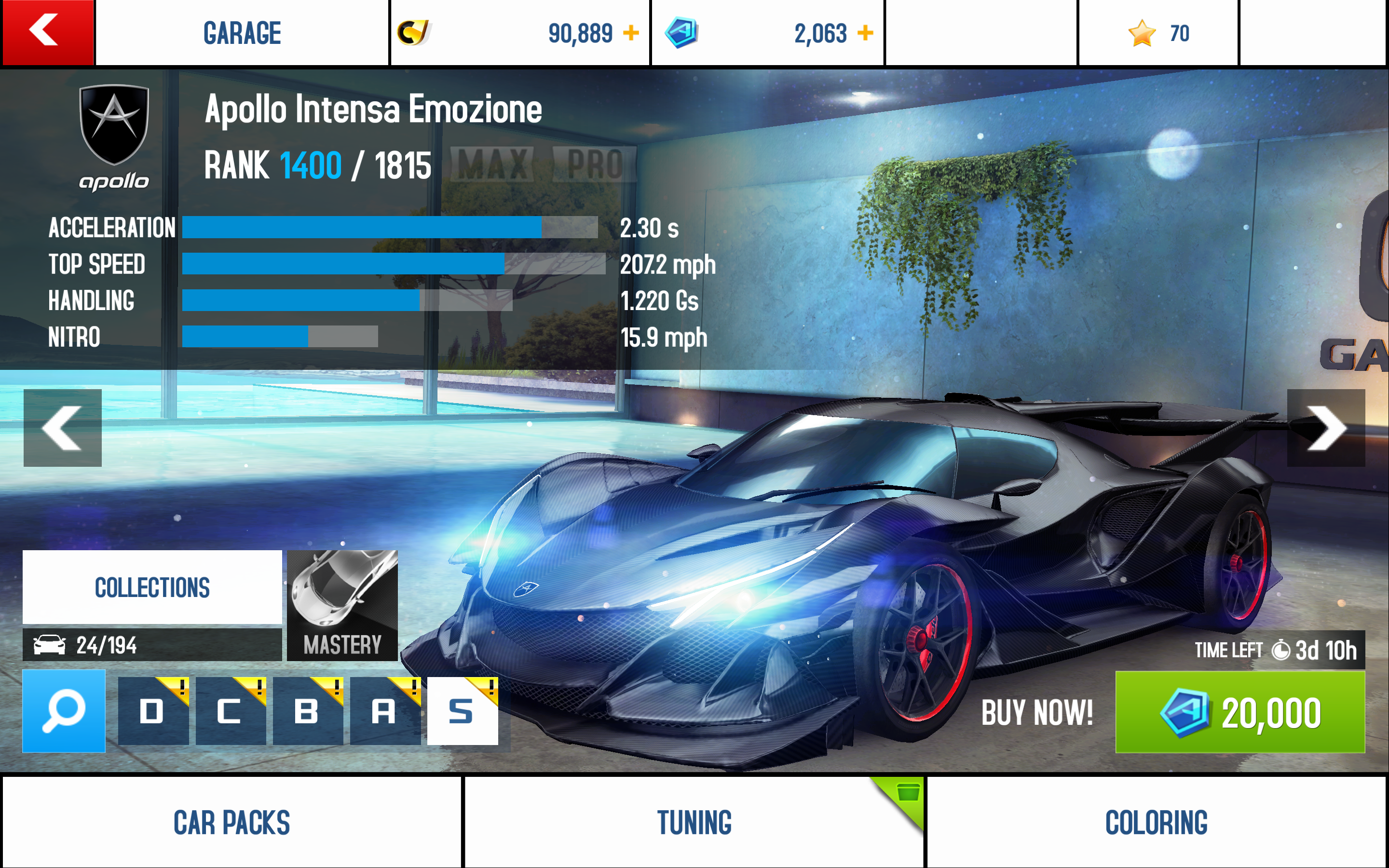Add more tokens with the plus icon

[865, 33]
